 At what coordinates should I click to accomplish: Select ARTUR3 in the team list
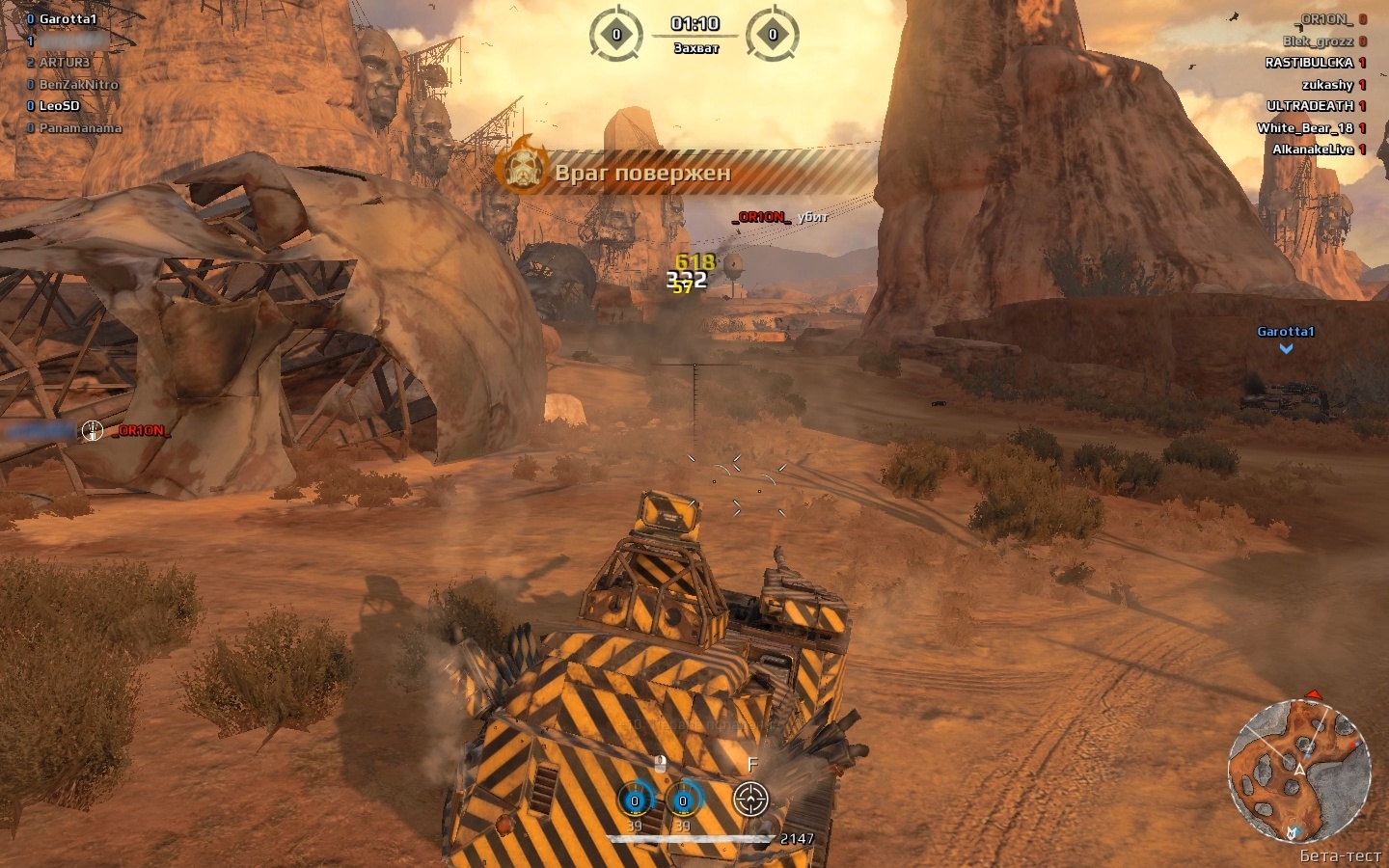(64, 63)
